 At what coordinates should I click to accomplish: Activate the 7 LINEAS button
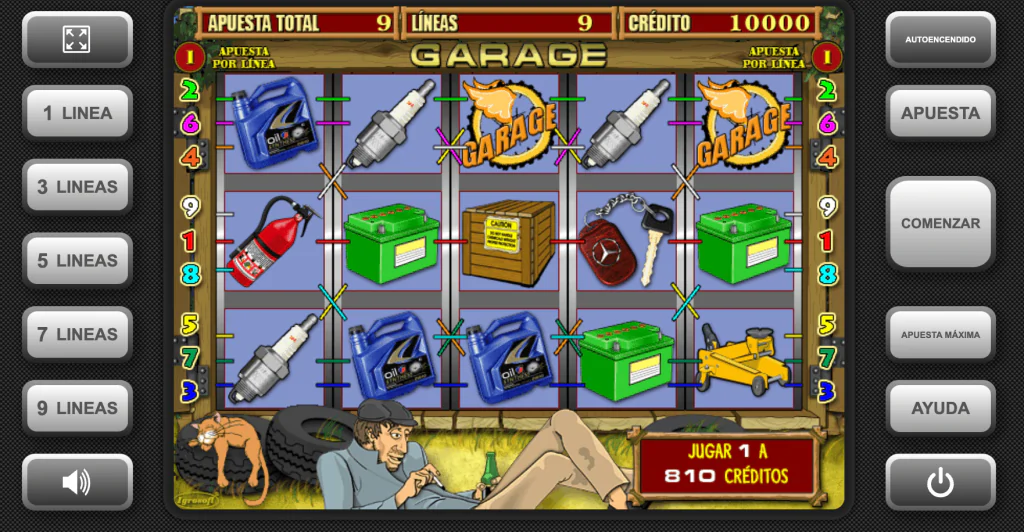click(x=77, y=335)
